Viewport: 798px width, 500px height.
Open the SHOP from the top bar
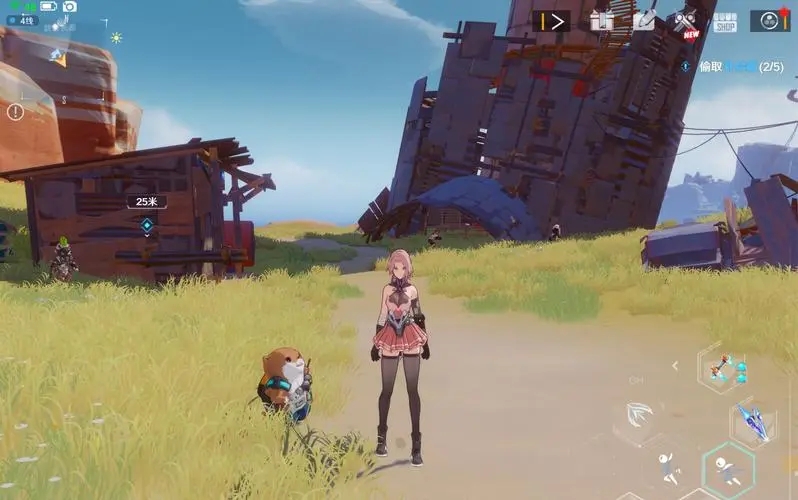[725, 21]
